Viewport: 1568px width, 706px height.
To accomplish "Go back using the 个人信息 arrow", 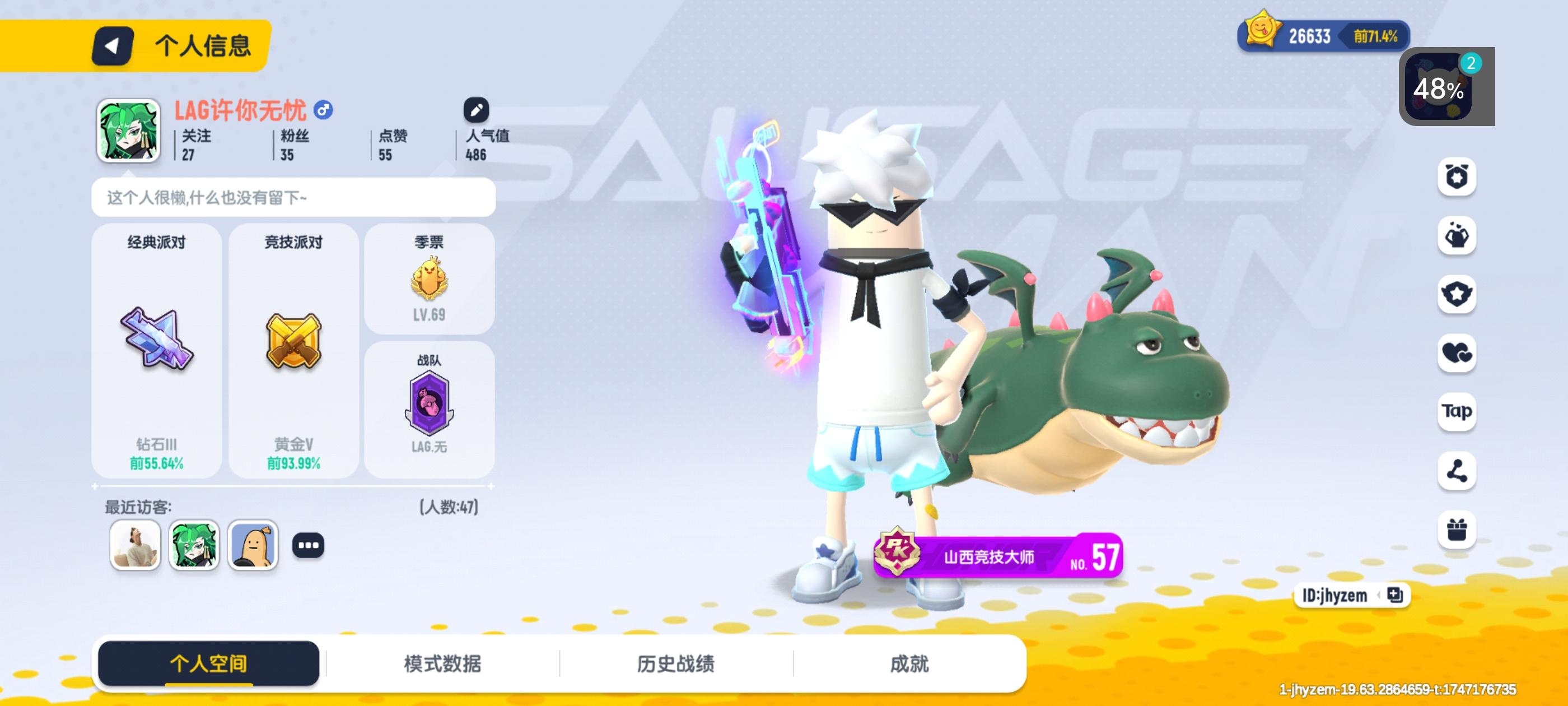I will pos(113,46).
